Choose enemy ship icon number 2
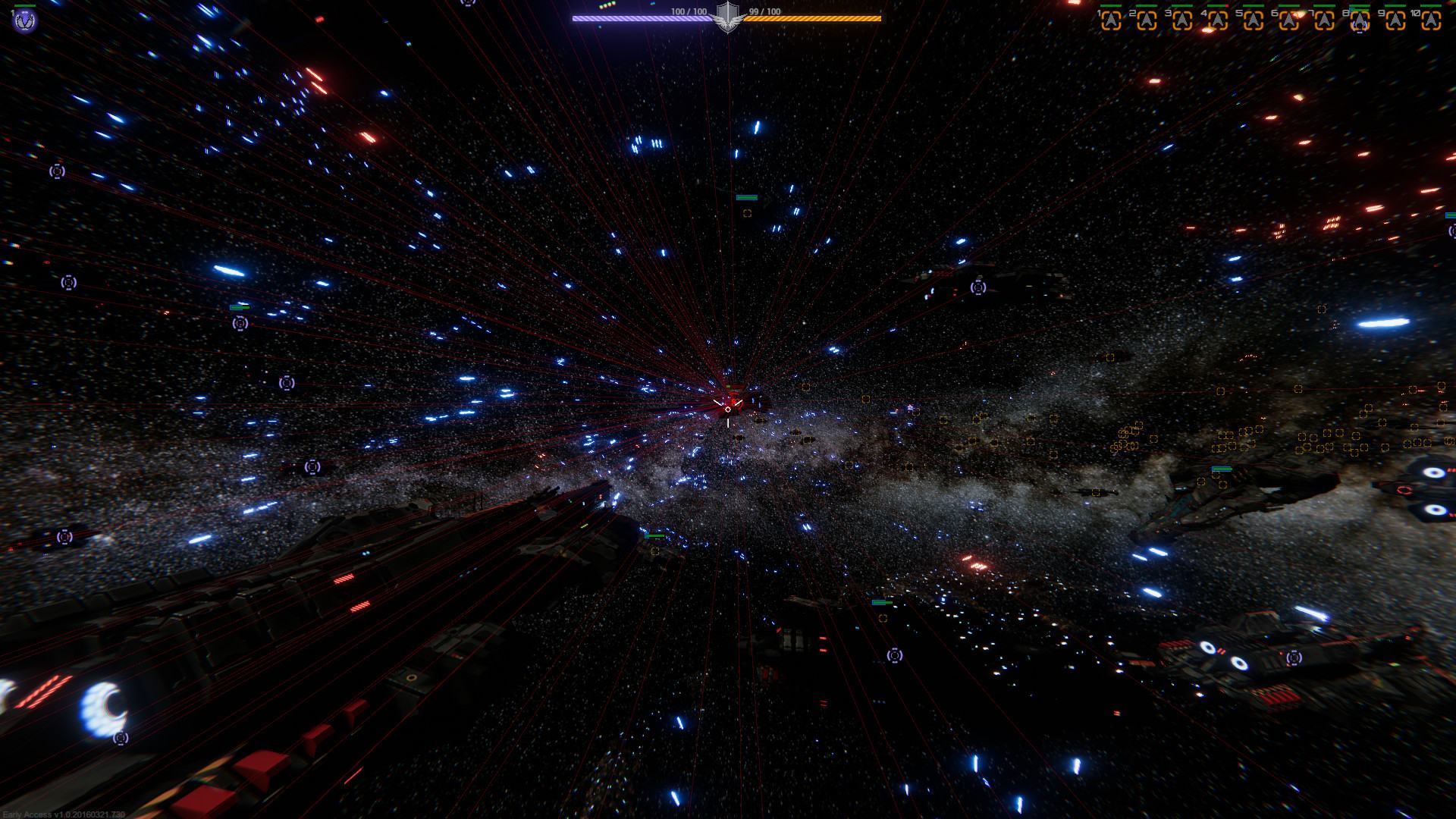1456x819 pixels. click(x=1147, y=20)
